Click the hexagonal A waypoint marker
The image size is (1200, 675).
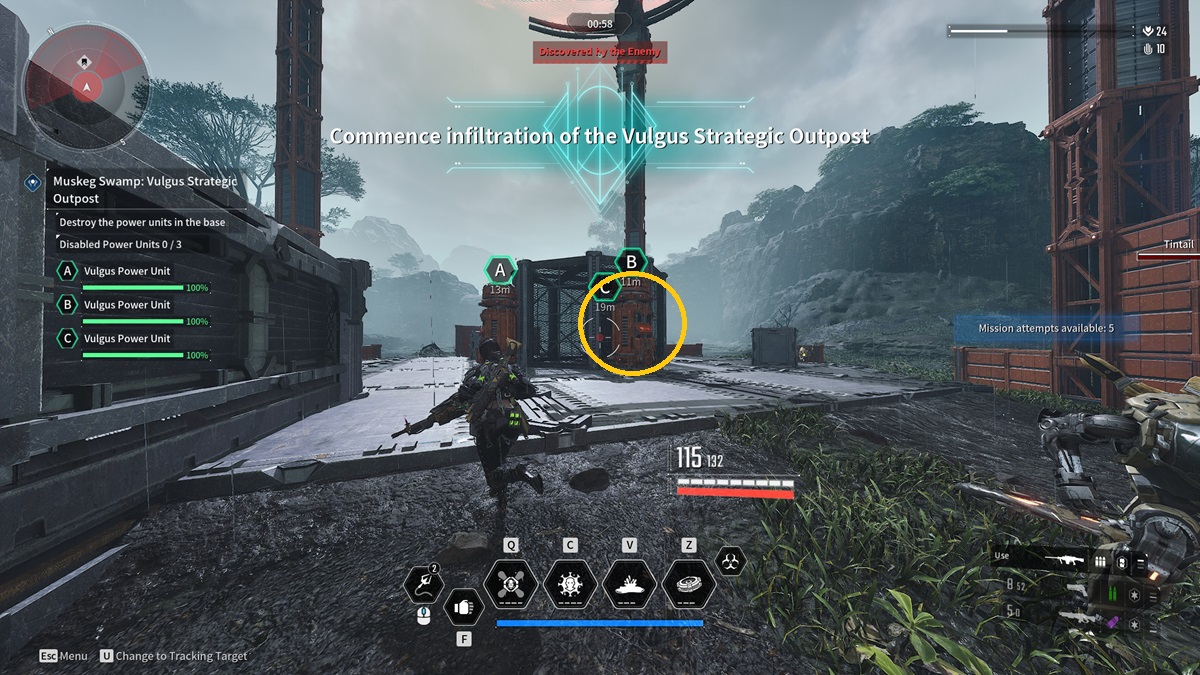pos(500,269)
